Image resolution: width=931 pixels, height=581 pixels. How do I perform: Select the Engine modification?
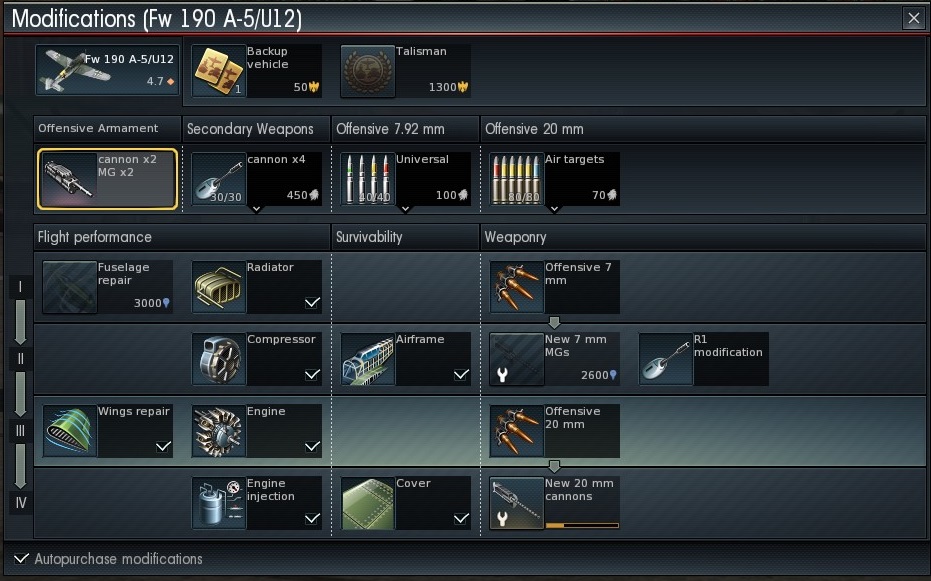pyautogui.click(x=256, y=430)
